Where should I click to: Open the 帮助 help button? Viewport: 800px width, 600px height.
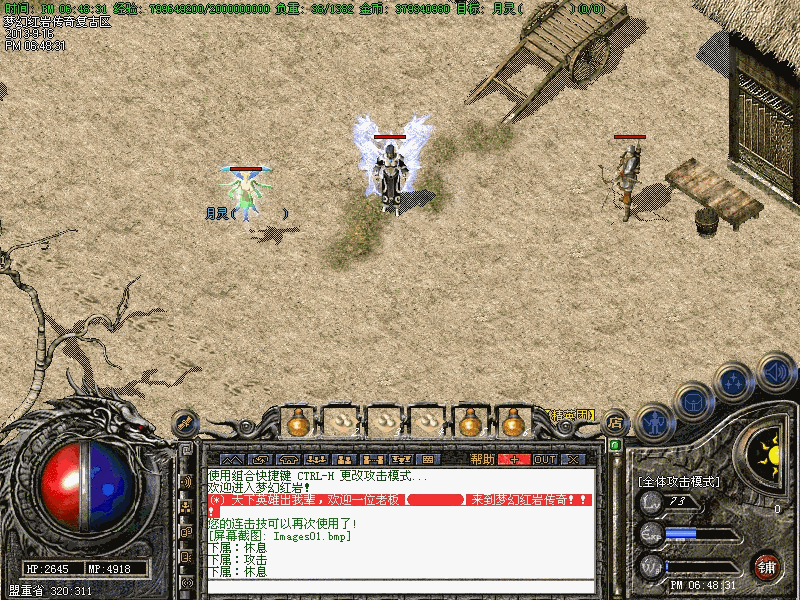coord(482,459)
